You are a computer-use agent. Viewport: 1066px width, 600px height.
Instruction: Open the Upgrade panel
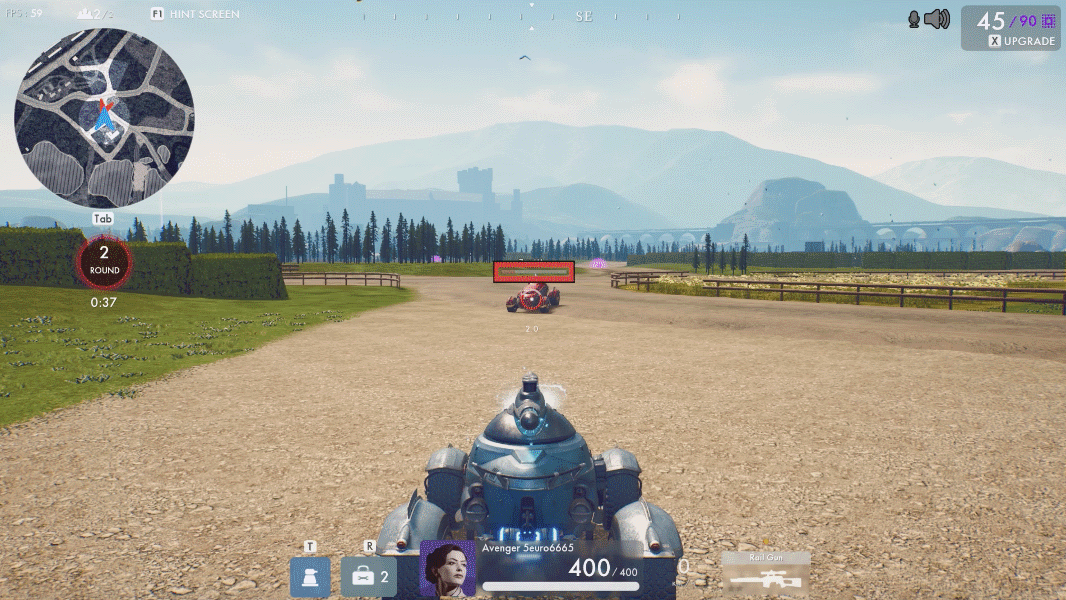[1022, 41]
